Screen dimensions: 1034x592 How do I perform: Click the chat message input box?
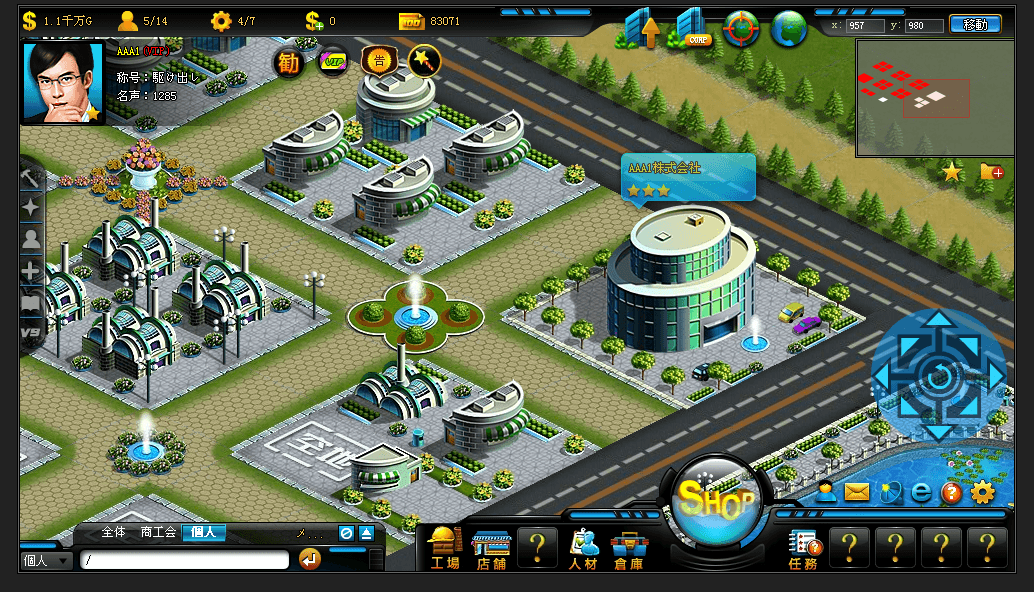(184, 560)
